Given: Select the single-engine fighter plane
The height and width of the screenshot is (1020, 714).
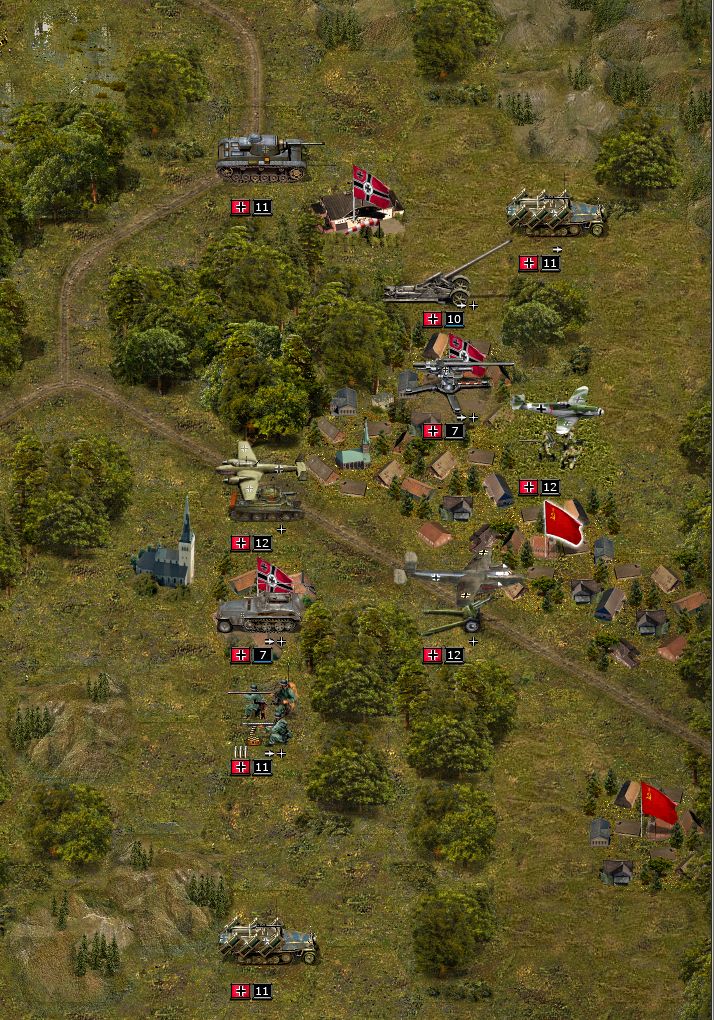Looking at the screenshot, I should point(558,407).
